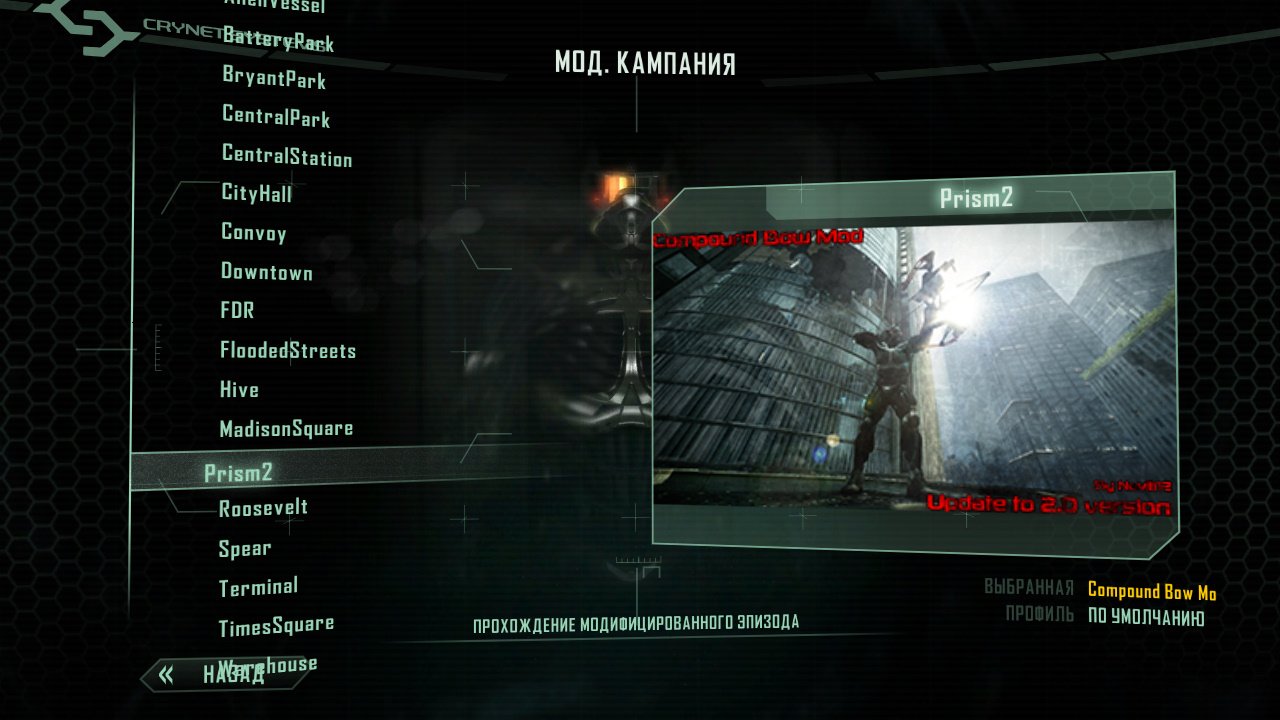The width and height of the screenshot is (1280, 720).
Task: Choose the FloodedStreets level
Action: pos(287,350)
